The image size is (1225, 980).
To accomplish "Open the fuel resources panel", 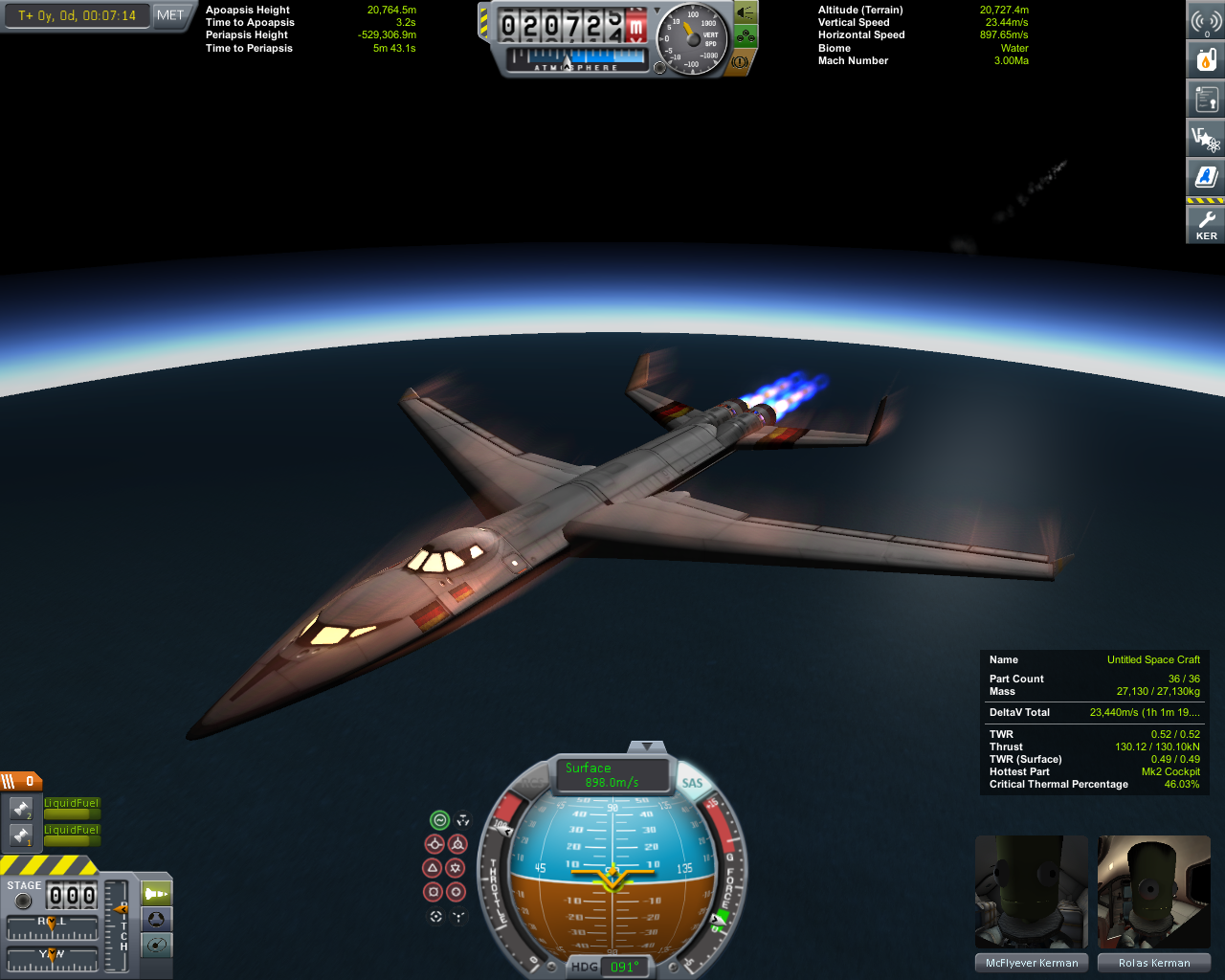I will 1206,60.
